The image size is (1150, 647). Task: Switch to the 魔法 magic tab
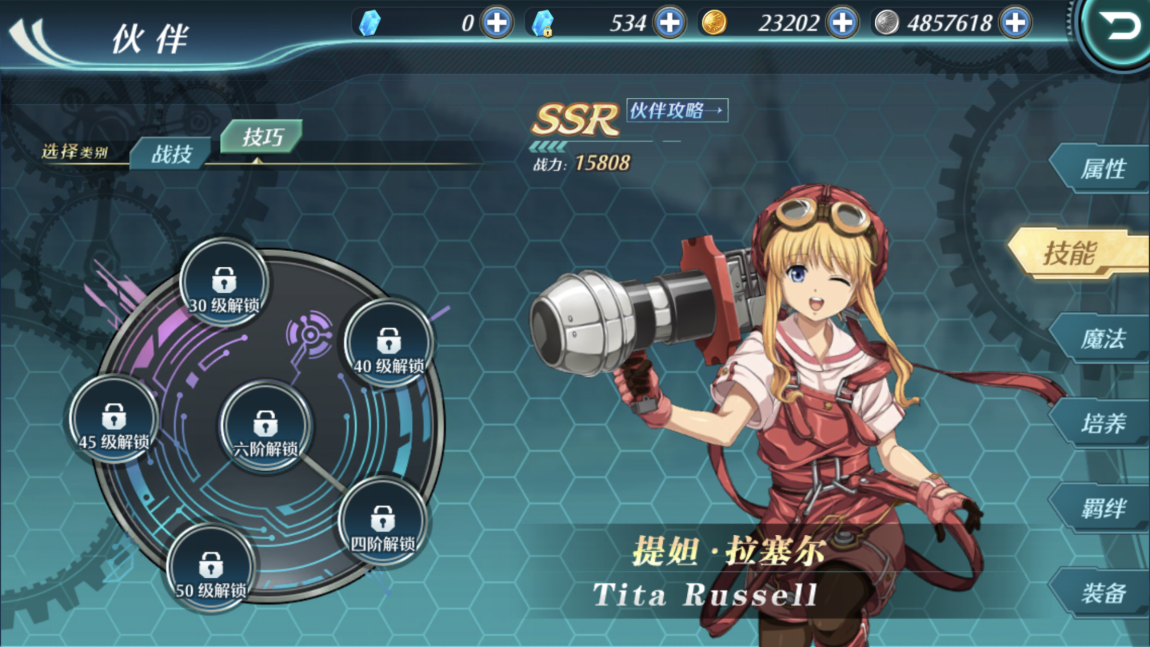pyautogui.click(x=1102, y=339)
